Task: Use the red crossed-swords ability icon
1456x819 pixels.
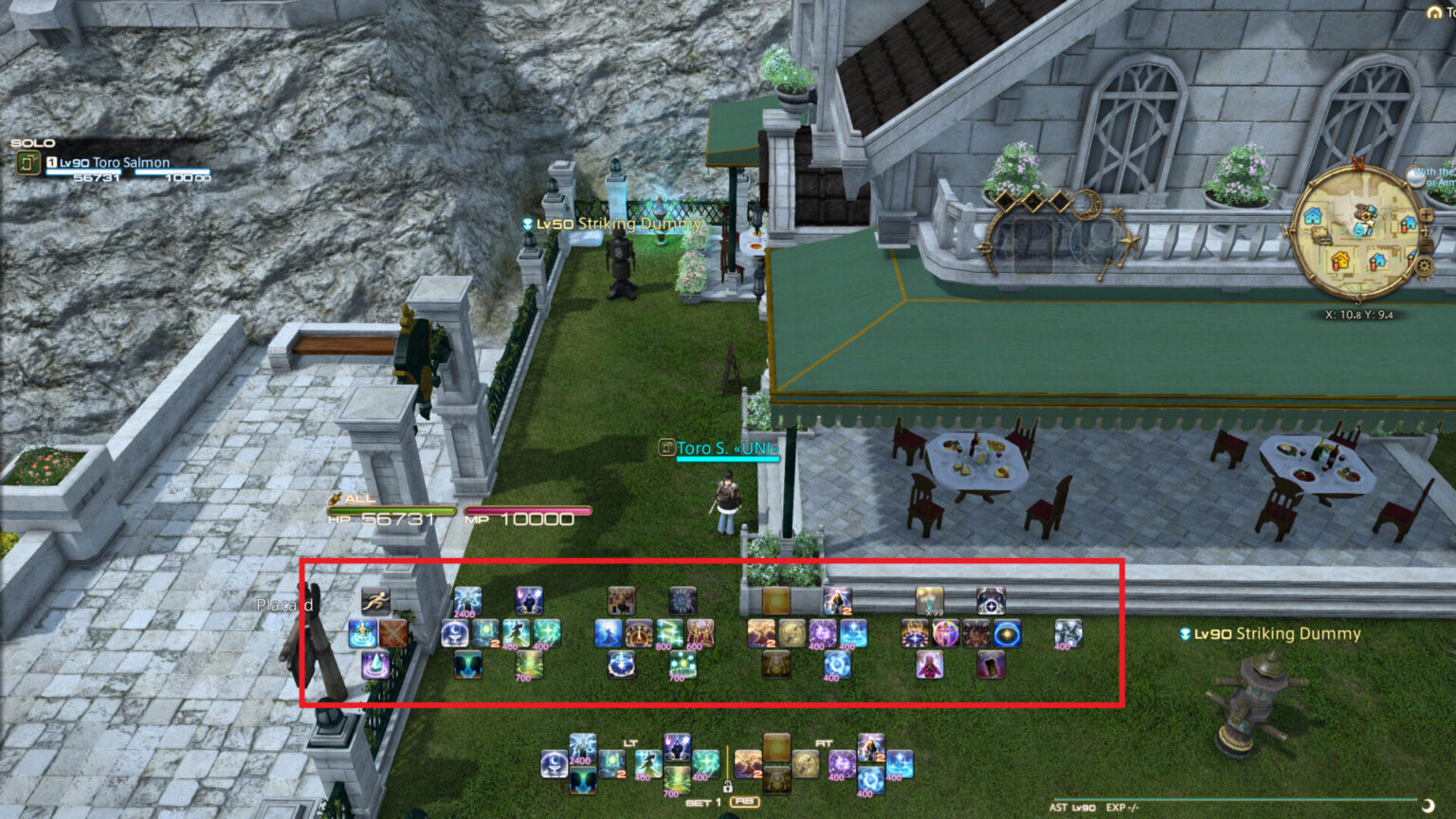Action: point(393,635)
